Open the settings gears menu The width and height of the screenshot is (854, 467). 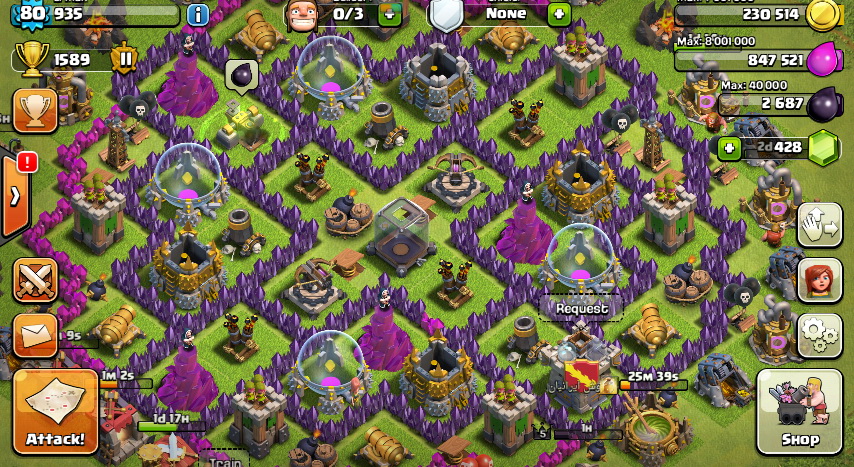[819, 335]
